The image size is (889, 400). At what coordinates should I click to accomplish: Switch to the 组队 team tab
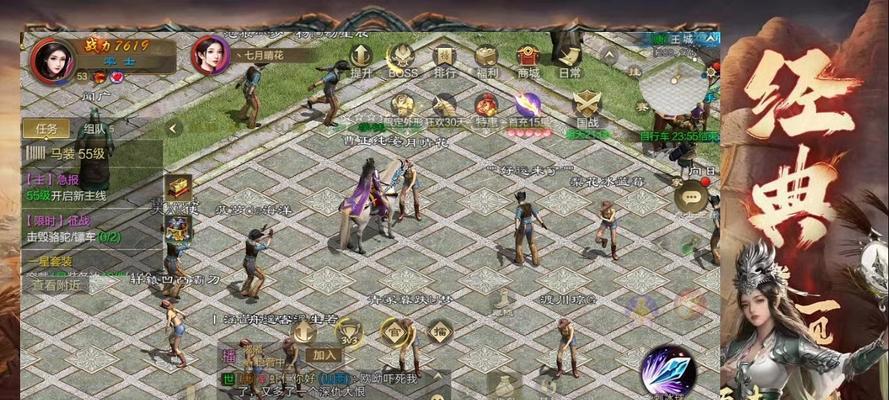(96, 128)
